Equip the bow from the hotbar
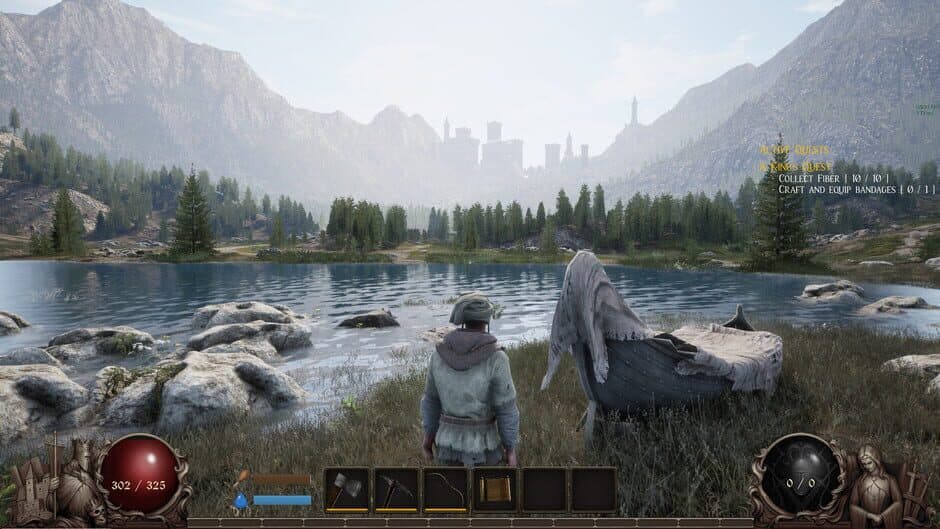Image resolution: width=940 pixels, height=529 pixels. [445, 489]
